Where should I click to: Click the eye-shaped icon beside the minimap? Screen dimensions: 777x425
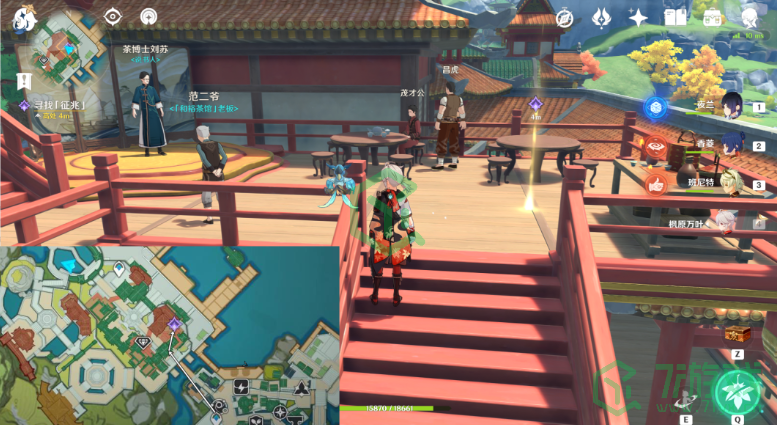113,17
